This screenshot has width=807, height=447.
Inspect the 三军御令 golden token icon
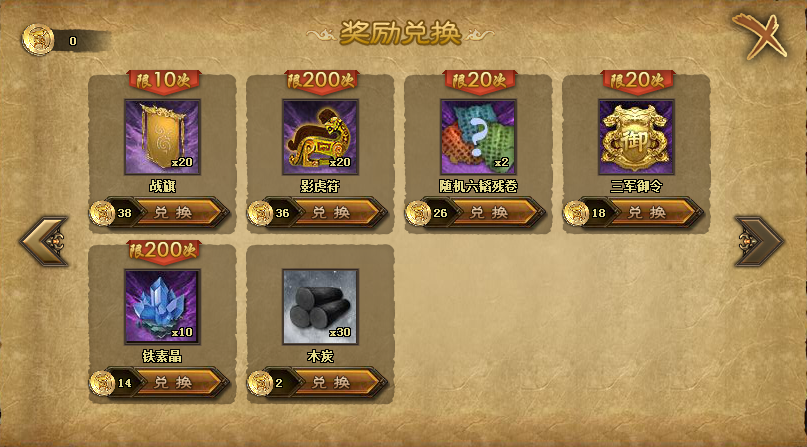[x=636, y=137]
